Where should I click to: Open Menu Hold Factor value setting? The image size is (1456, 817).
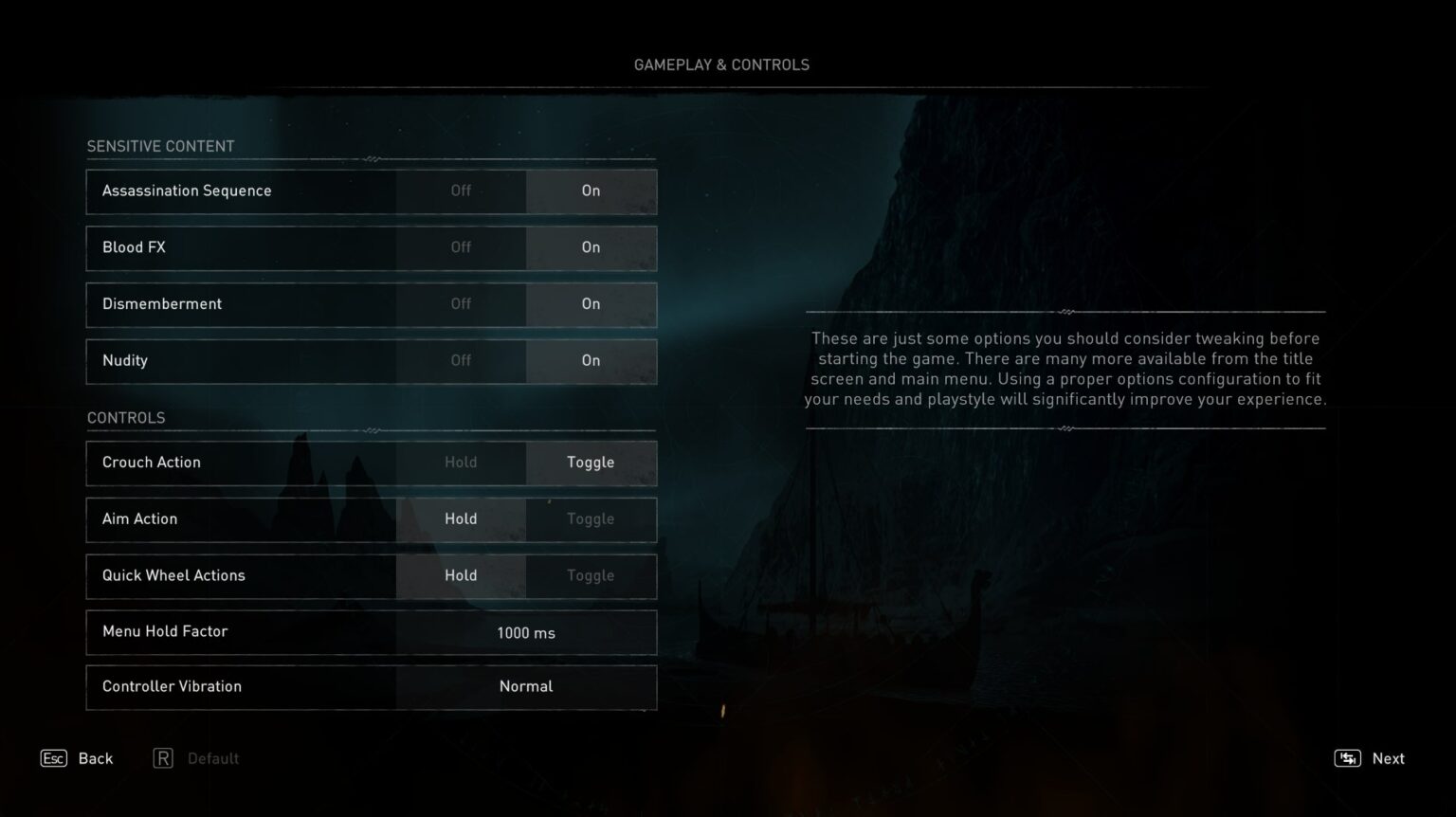(526, 632)
